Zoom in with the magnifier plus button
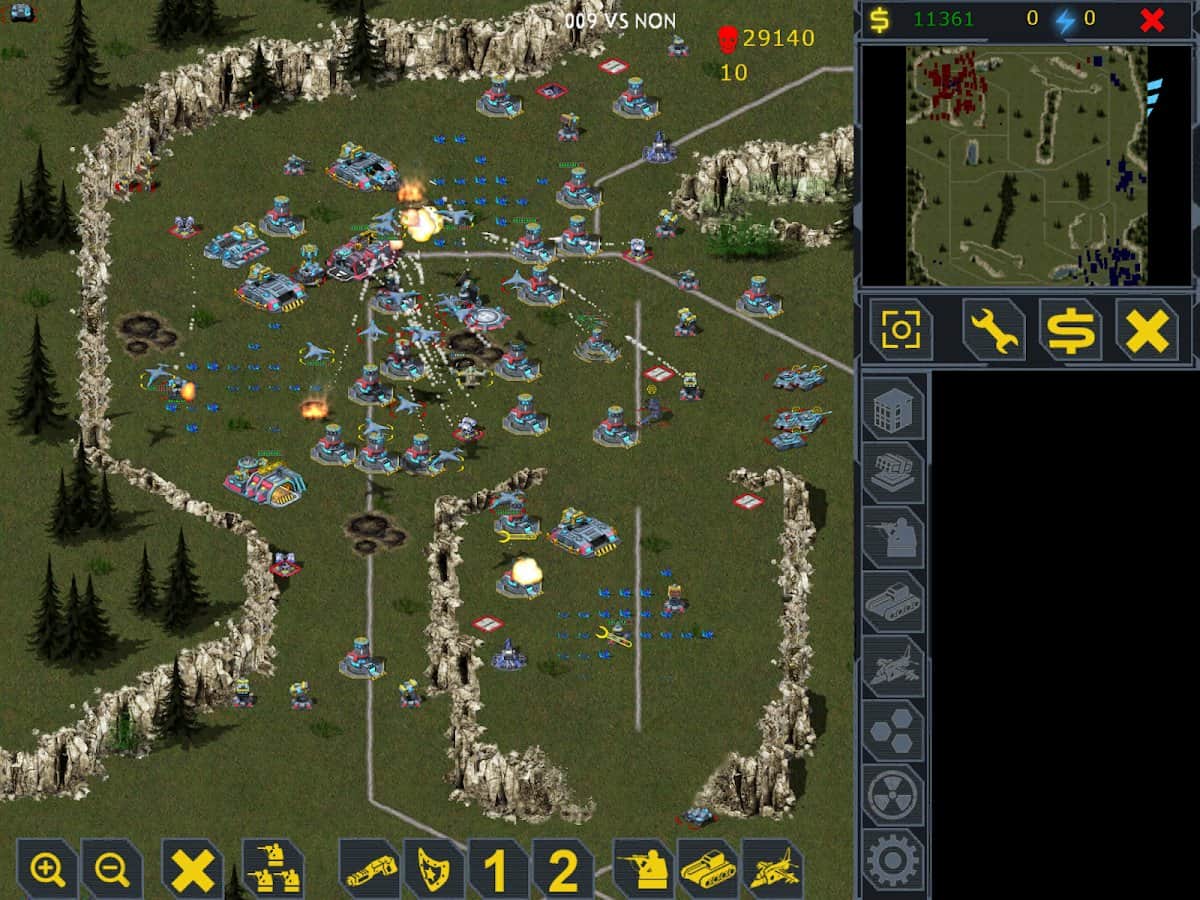This screenshot has height=900, width=1200. click(47, 869)
